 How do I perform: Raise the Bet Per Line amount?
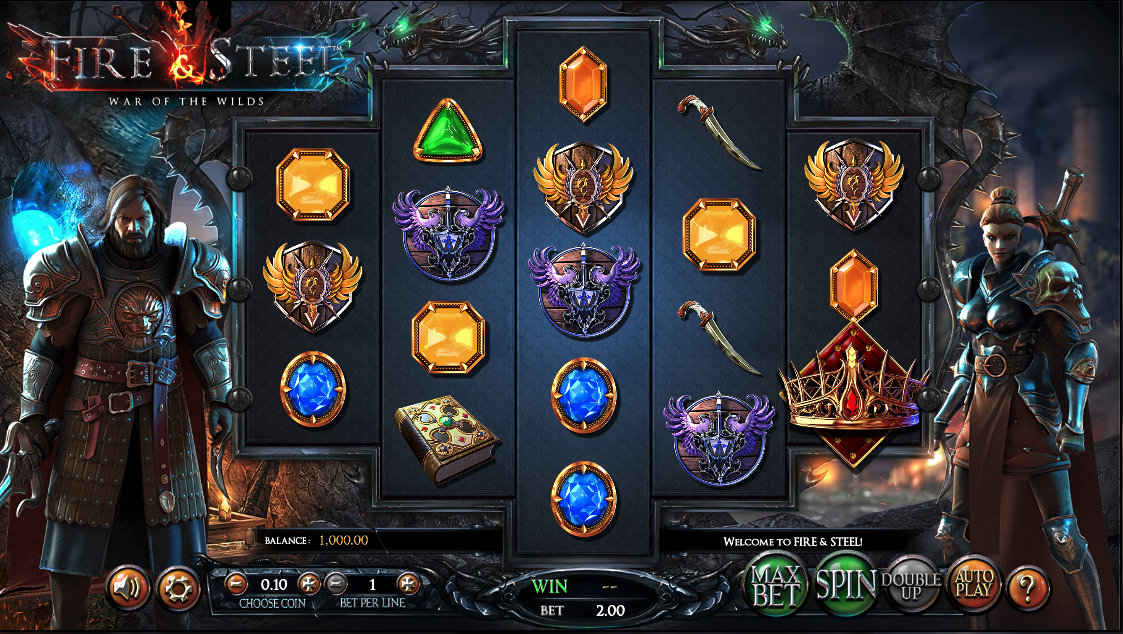click(408, 584)
